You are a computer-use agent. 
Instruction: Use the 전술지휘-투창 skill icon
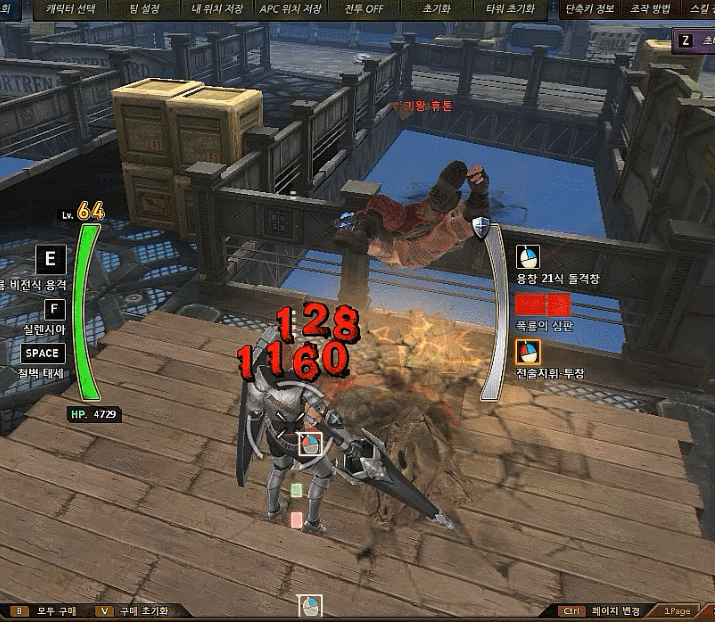coord(528,352)
